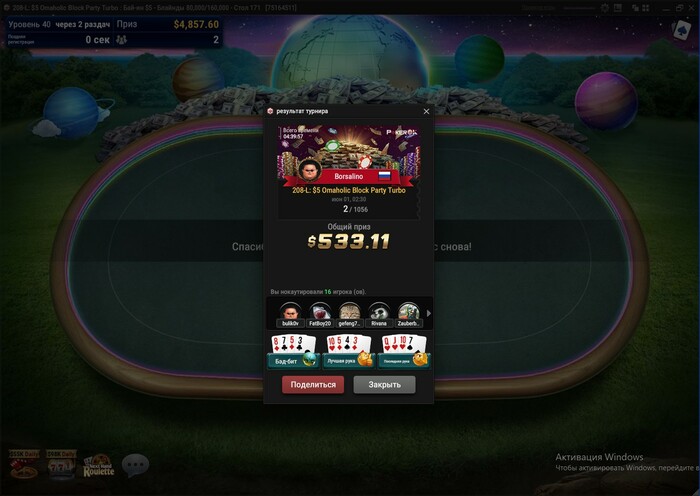
Task: Choose the gefeng7 cat avatar
Action: coord(349,313)
